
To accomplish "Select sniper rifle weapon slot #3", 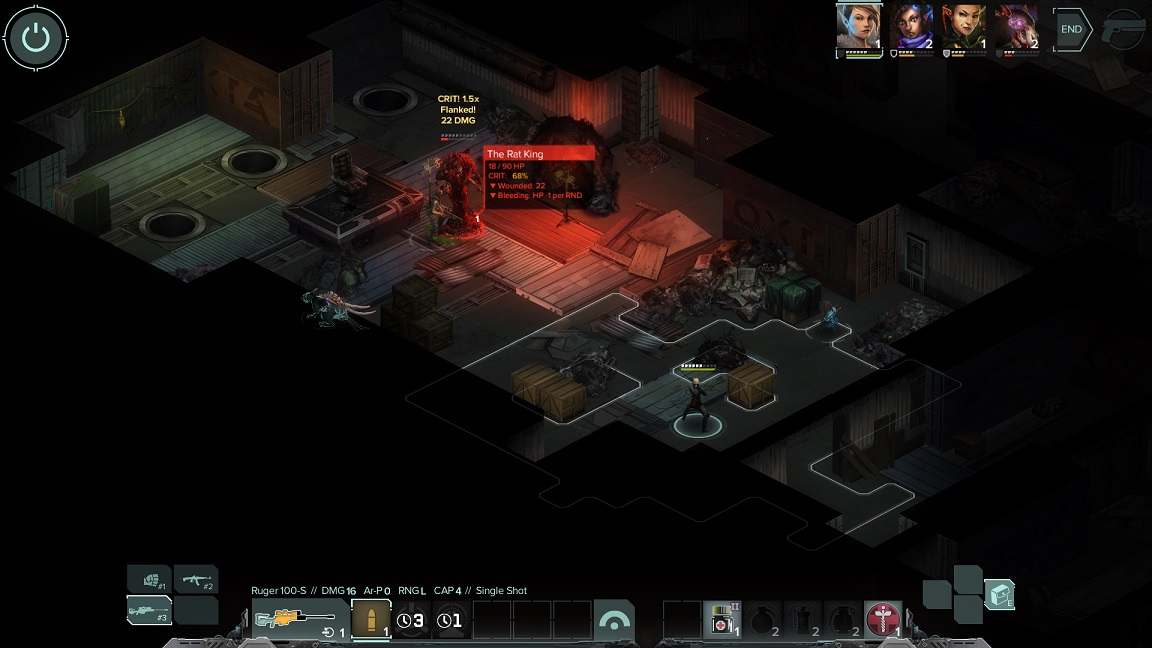I will (149, 610).
